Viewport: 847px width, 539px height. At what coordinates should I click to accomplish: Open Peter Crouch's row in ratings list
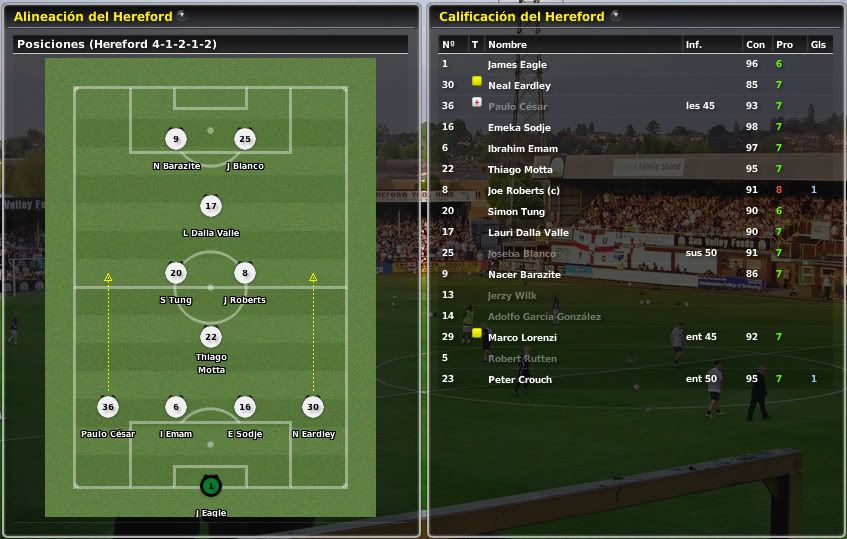[x=519, y=380]
